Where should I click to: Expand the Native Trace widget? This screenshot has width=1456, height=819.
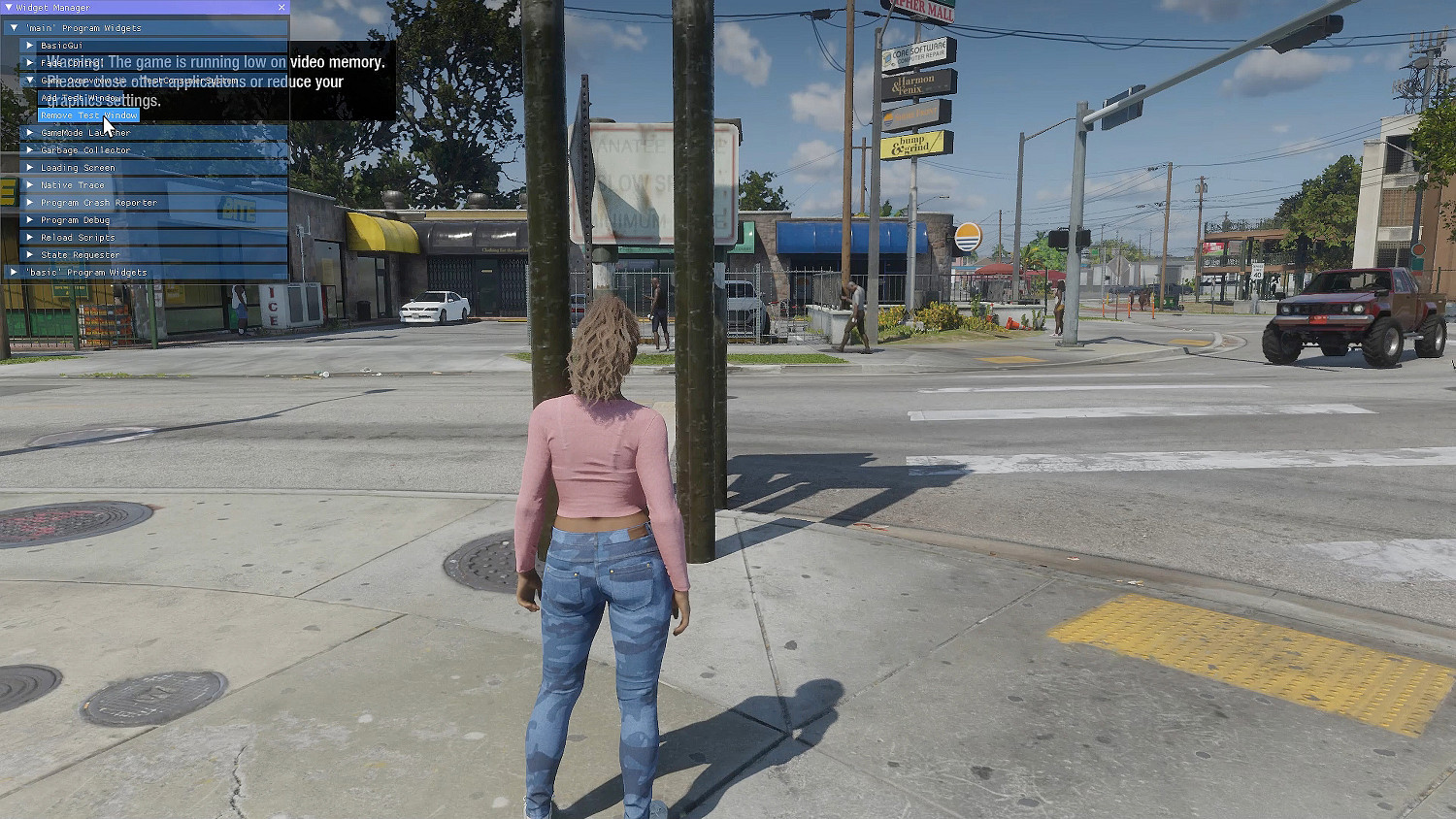point(29,184)
